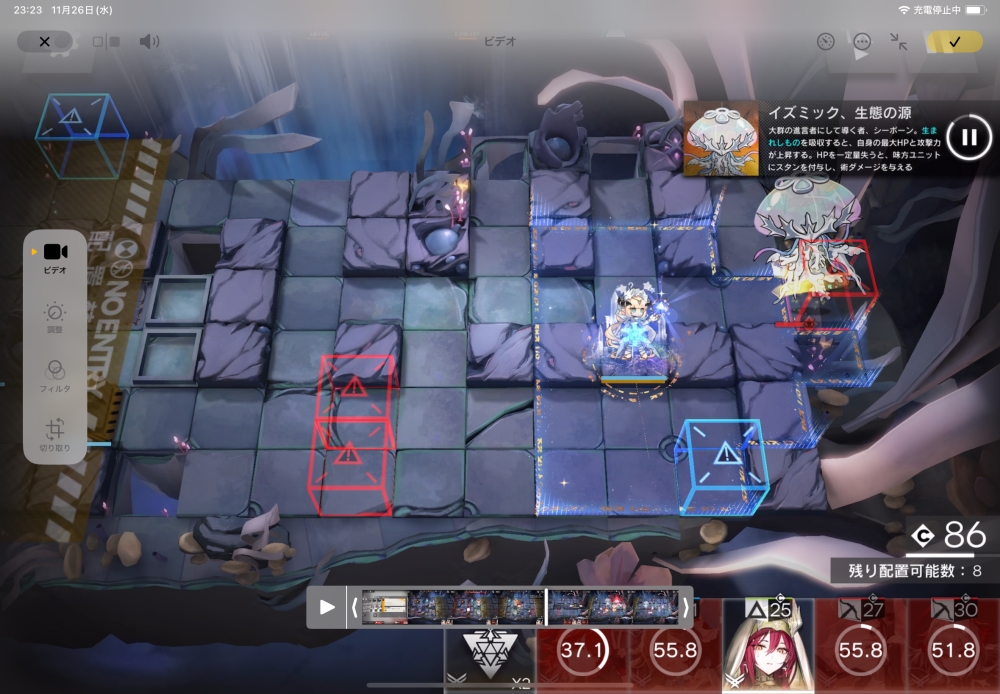Open the three-dot more options menu
This screenshot has width=1000, height=694.
(862, 42)
